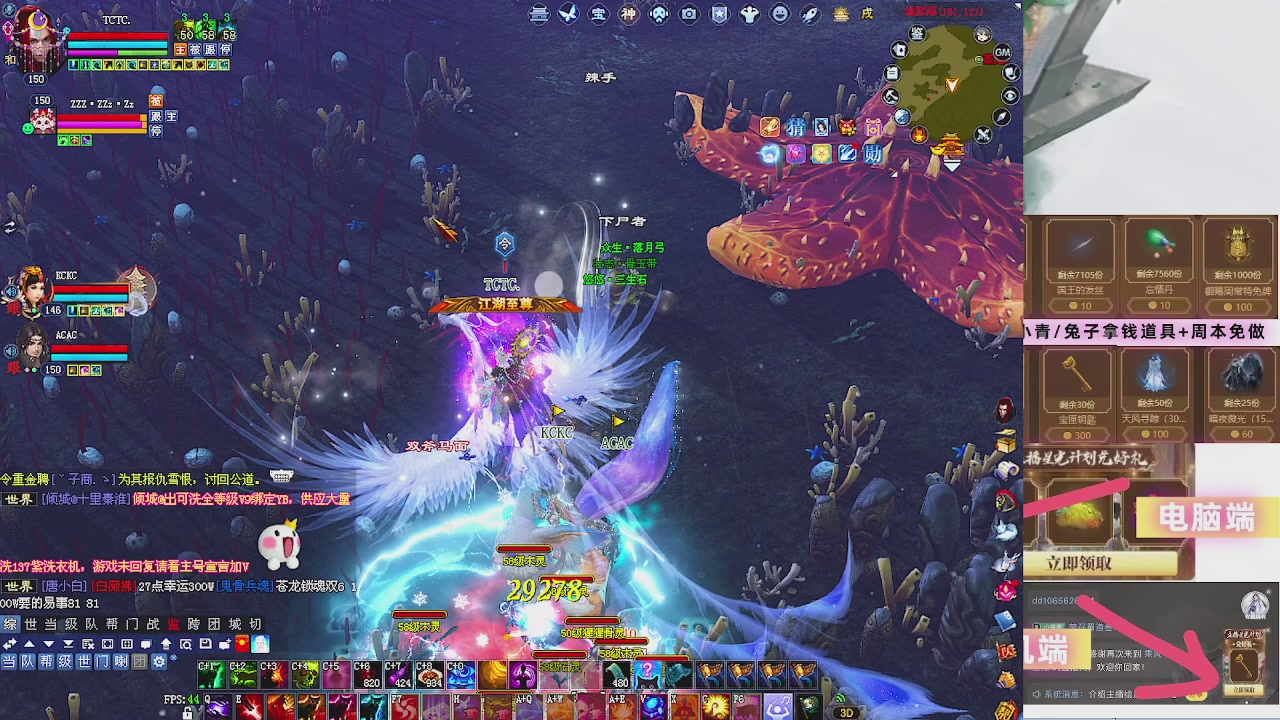Viewport: 1280px width, 720px height.
Task: Open the camera screenshot icon
Action: click(x=689, y=14)
